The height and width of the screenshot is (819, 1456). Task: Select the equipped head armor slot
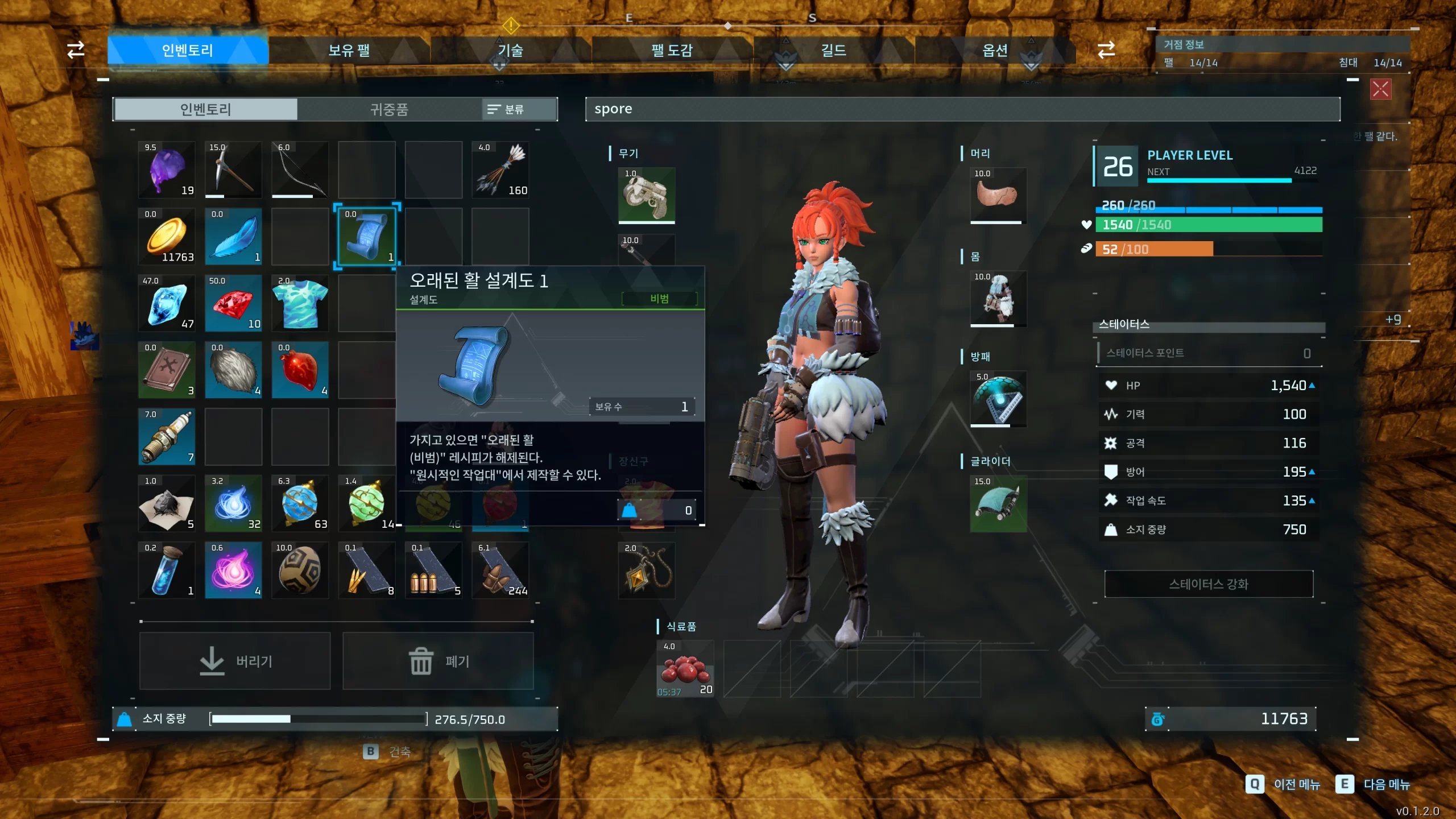pos(998,195)
